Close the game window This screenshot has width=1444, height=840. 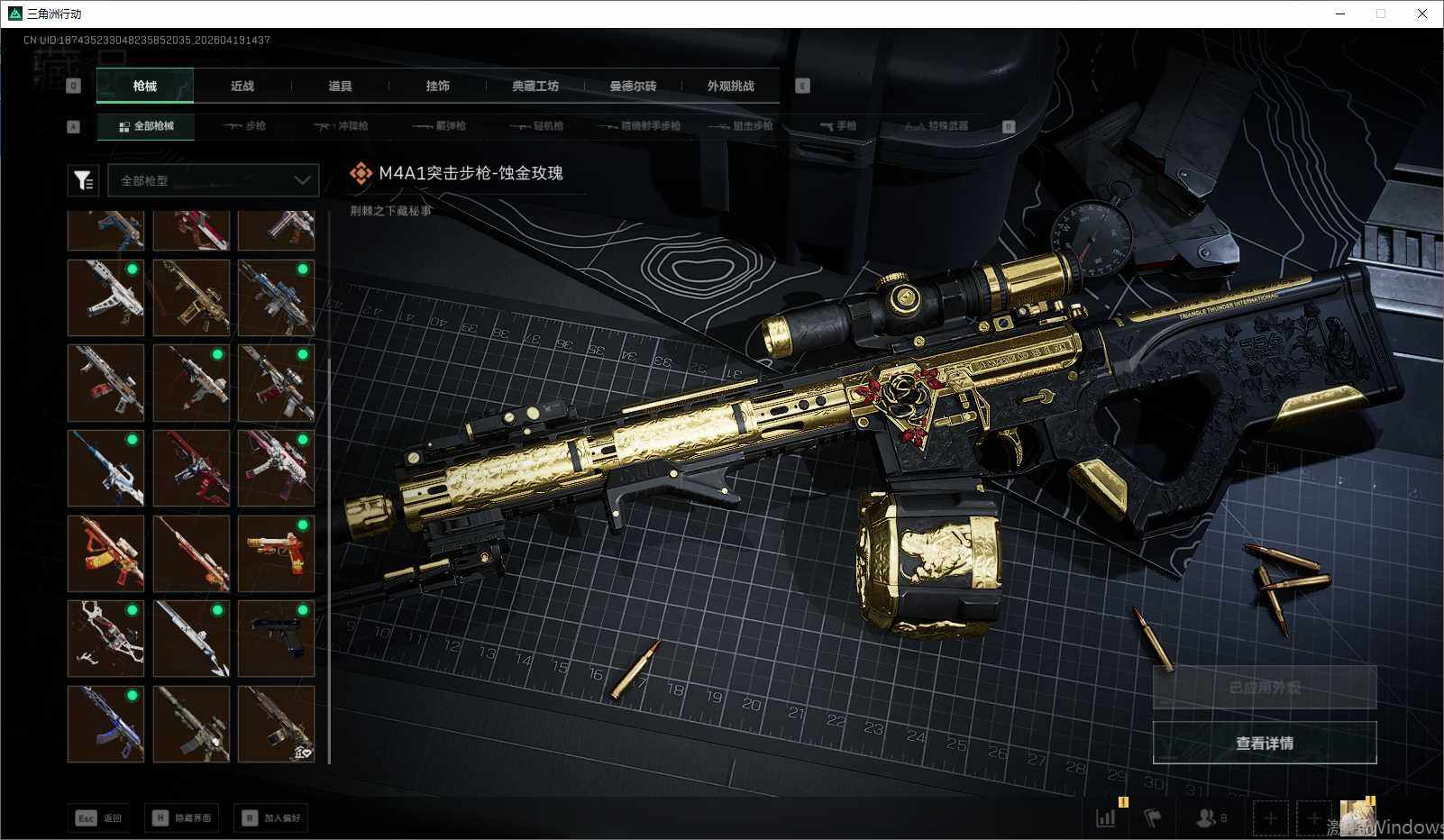pos(1422,14)
